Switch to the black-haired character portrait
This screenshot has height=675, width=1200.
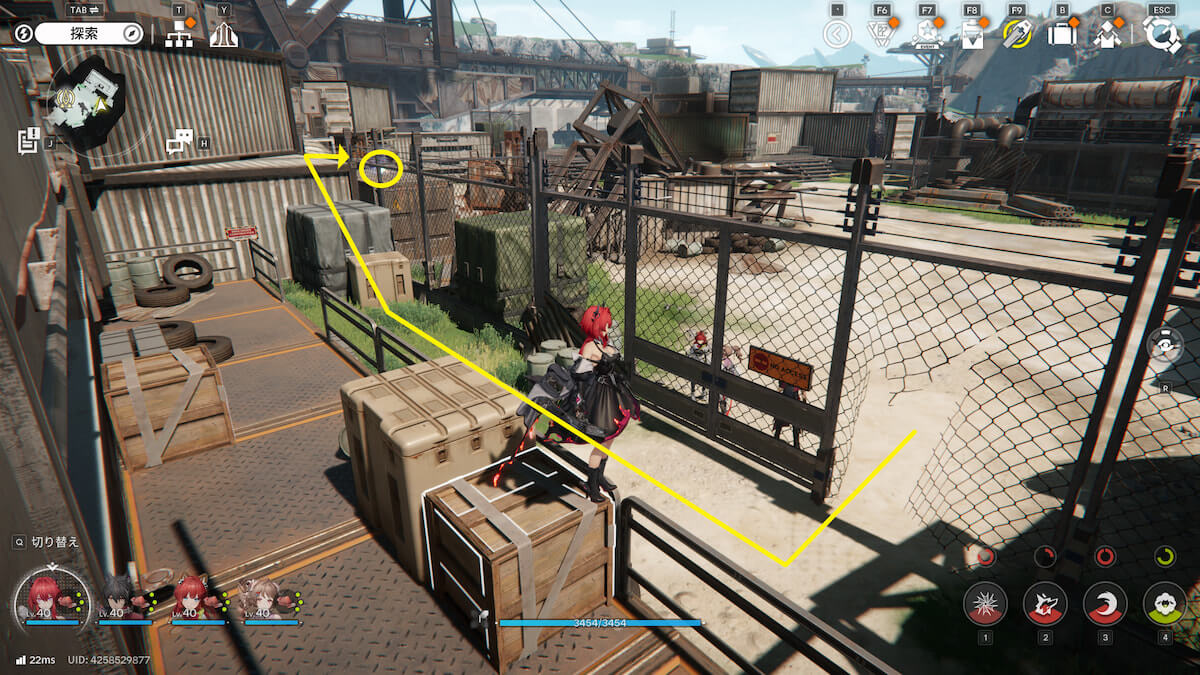[x=120, y=597]
